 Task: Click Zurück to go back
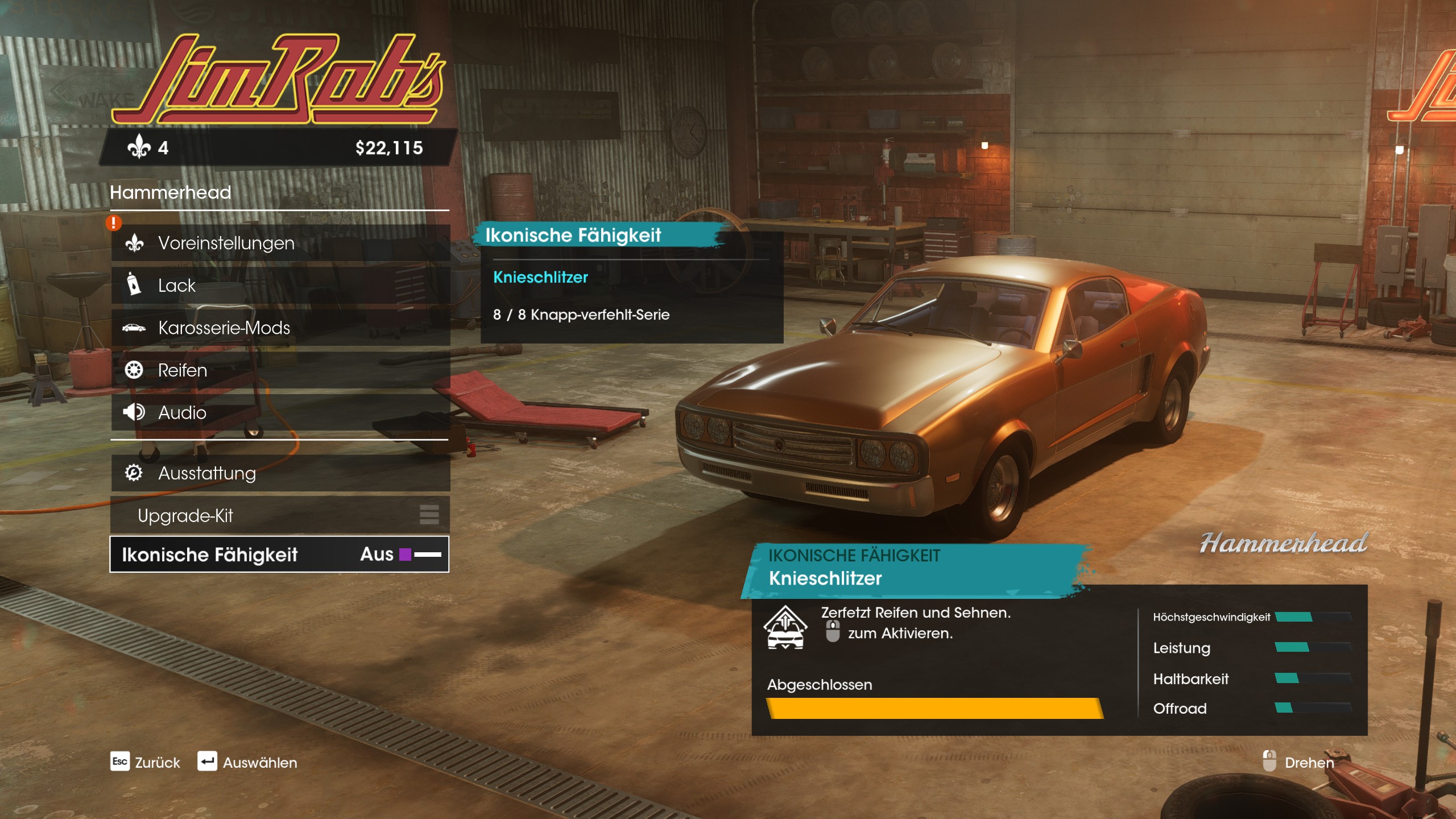tap(146, 763)
